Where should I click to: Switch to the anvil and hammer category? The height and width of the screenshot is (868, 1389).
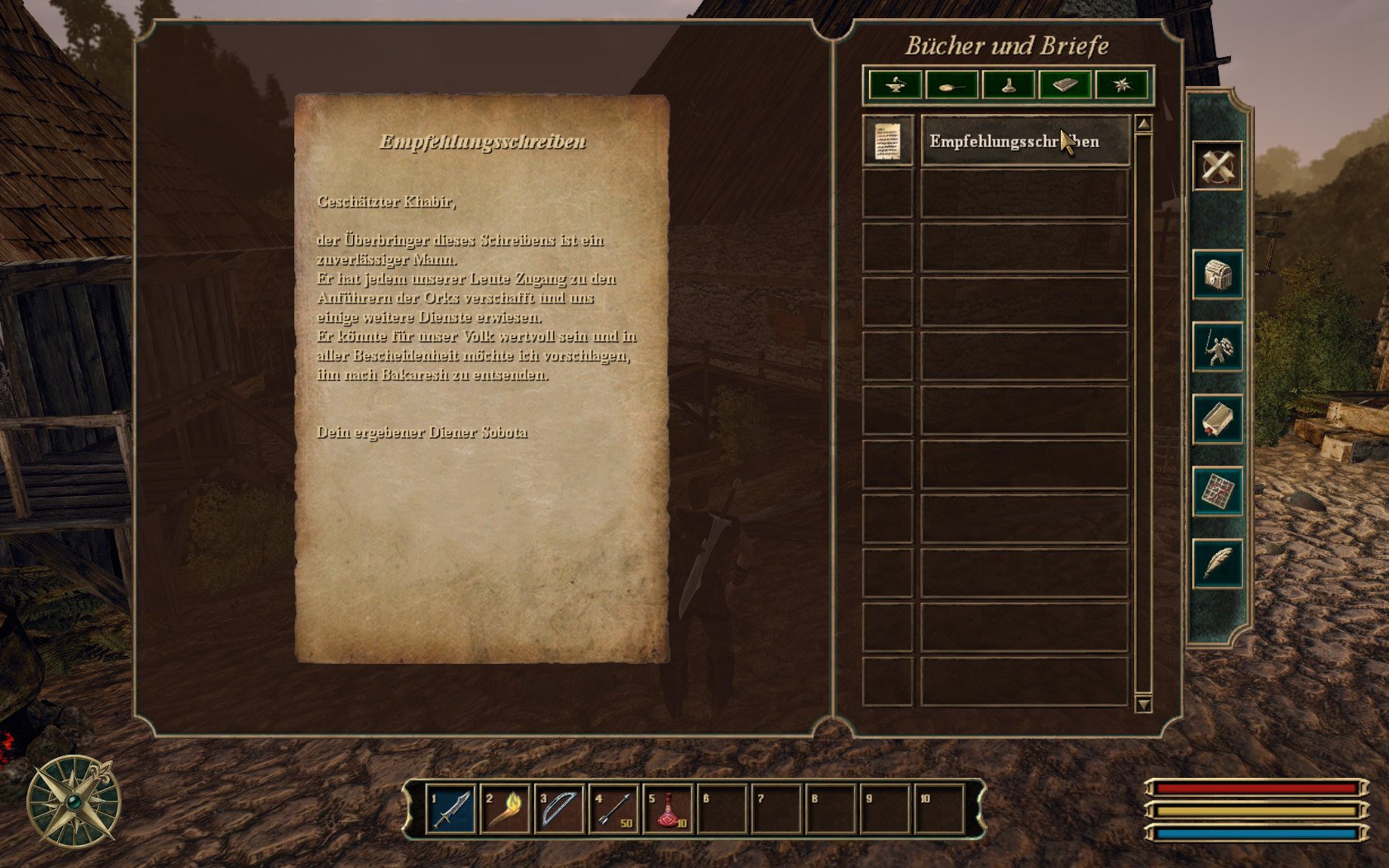[x=895, y=84]
